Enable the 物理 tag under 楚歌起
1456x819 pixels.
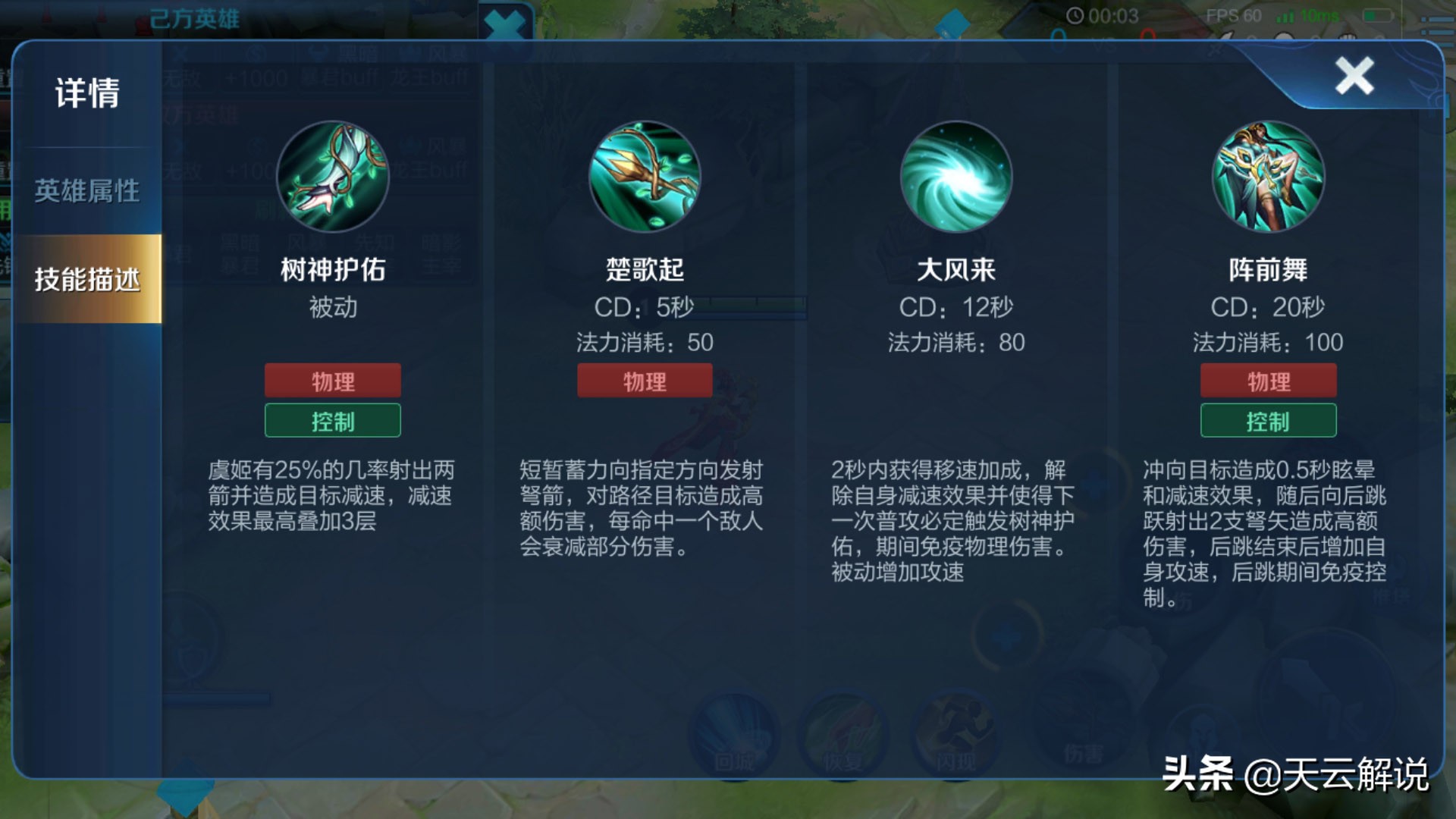[x=645, y=381]
